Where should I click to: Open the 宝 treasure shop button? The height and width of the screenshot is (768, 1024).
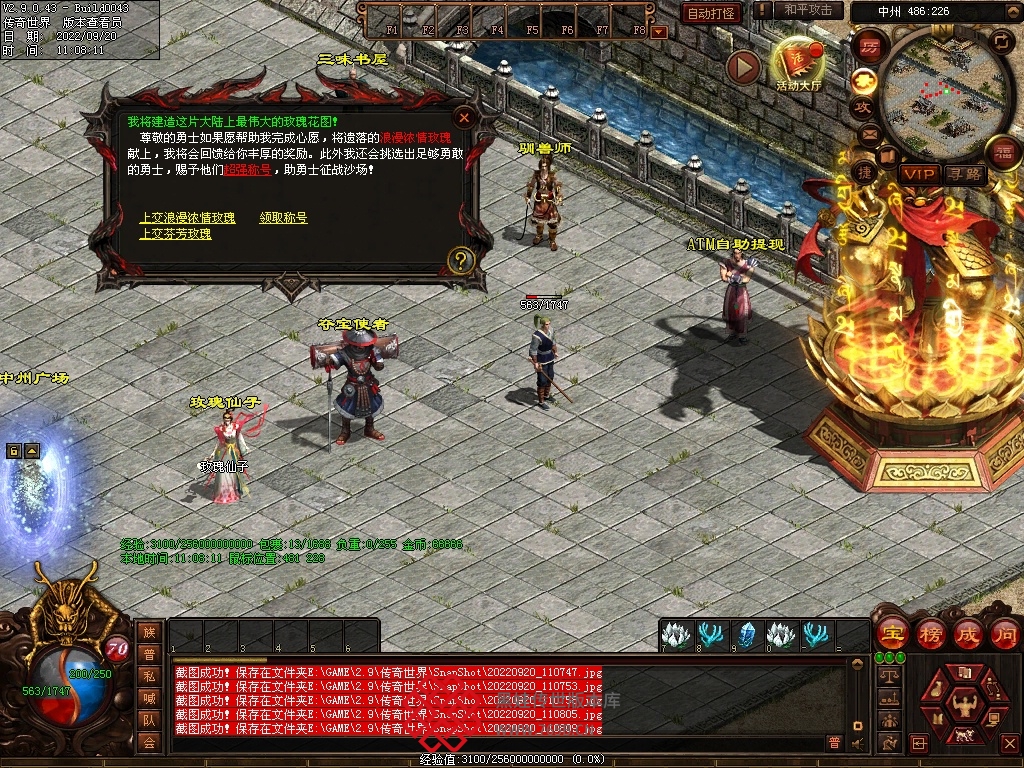[891, 633]
